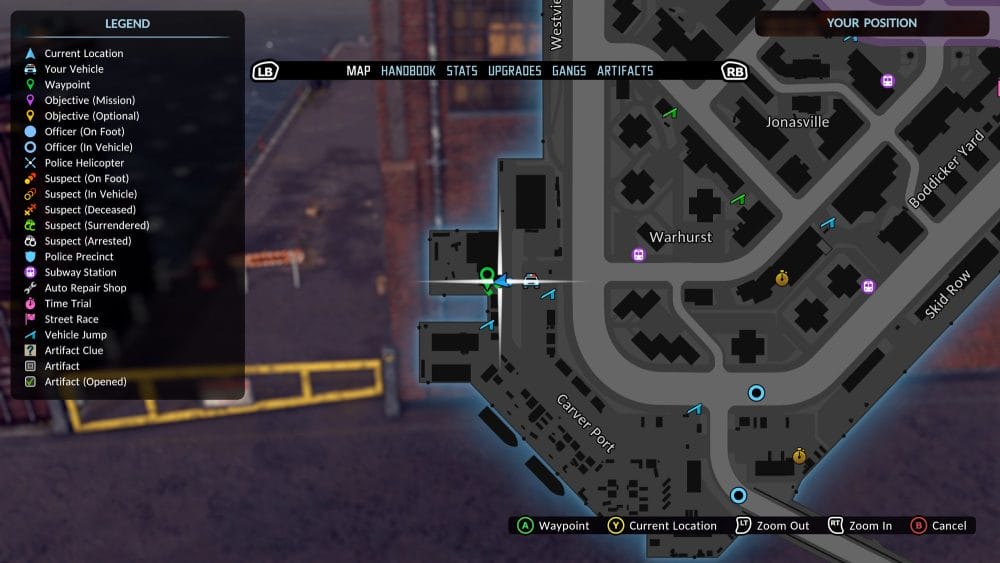Open the Stats tab

coord(462,71)
